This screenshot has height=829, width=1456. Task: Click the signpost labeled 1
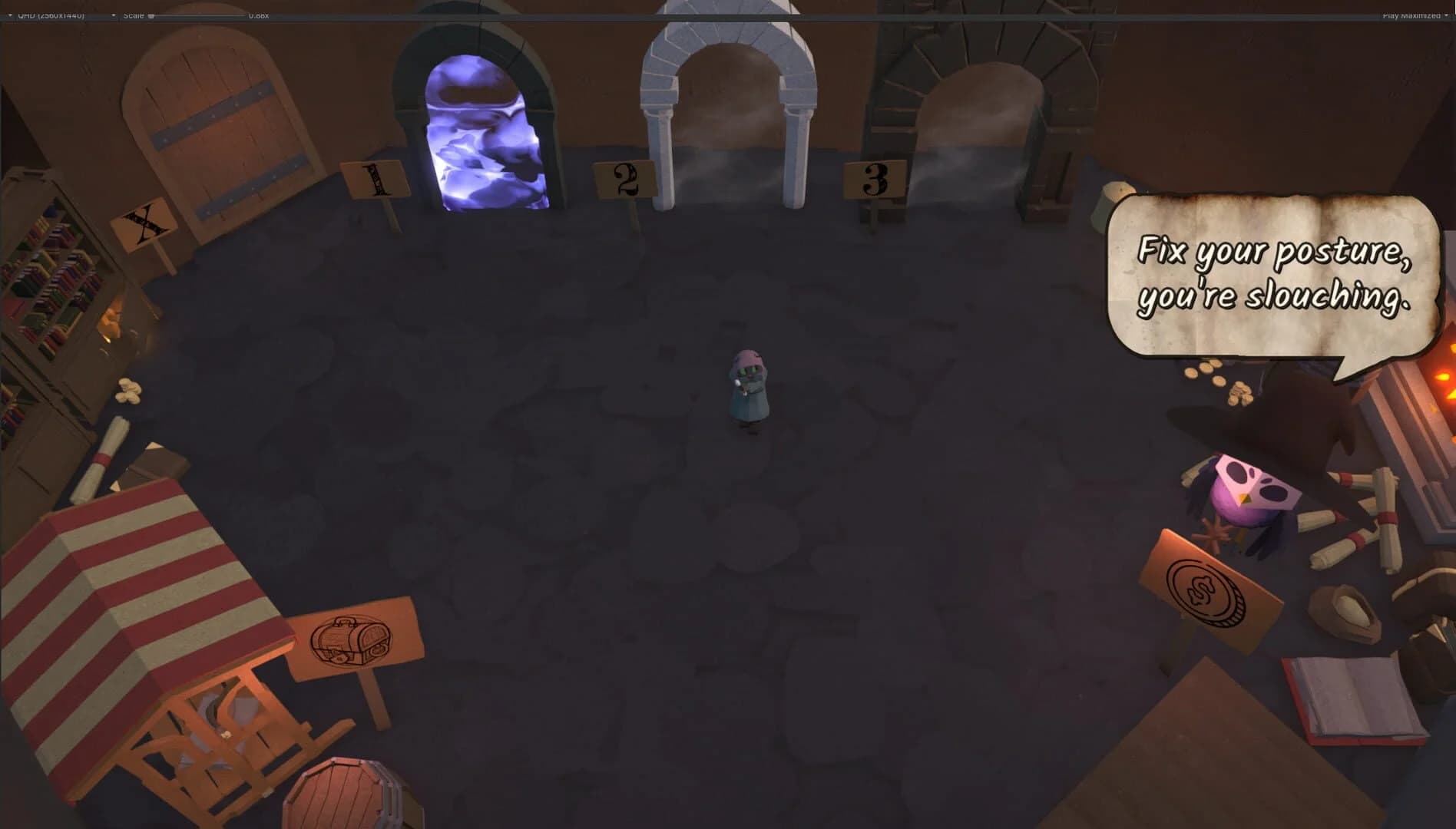(x=374, y=180)
